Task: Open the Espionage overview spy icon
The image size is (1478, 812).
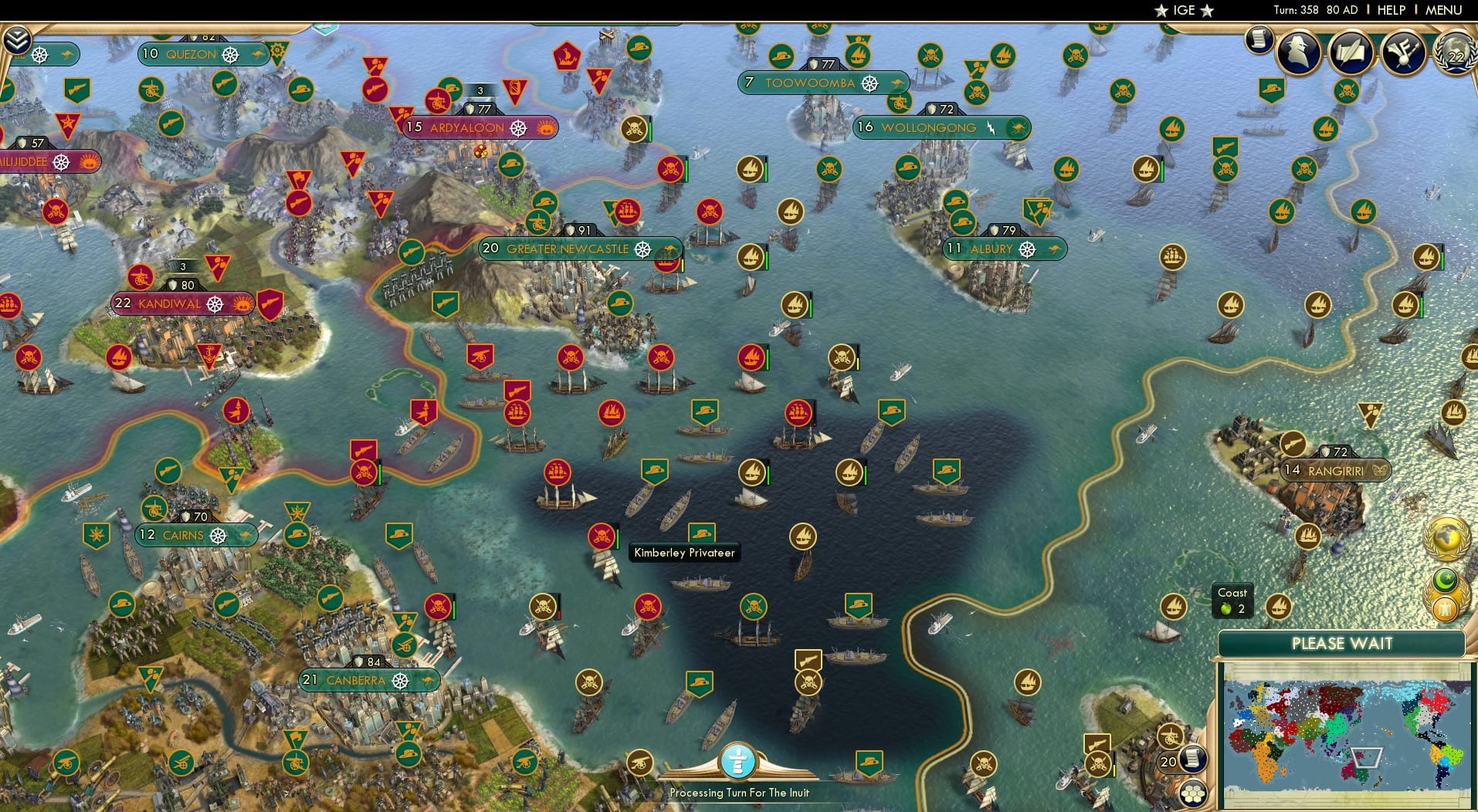Action: pyautogui.click(x=1300, y=52)
